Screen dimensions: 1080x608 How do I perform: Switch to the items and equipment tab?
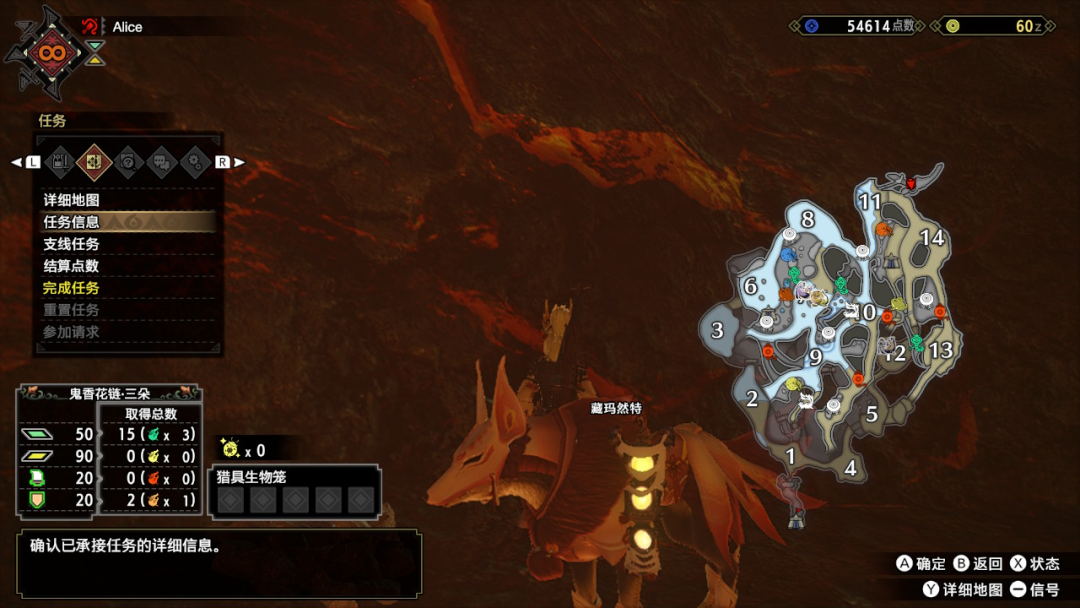pyautogui.click(x=61, y=161)
